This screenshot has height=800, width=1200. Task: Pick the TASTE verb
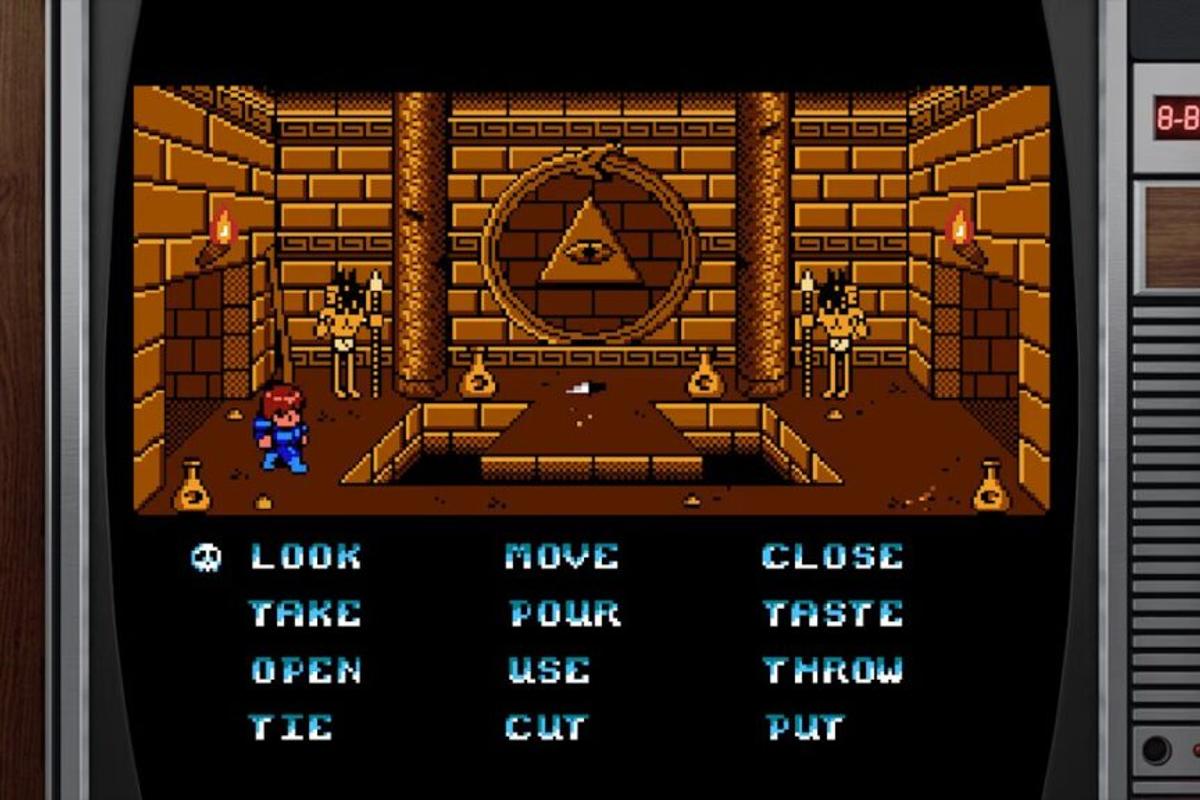(832, 613)
